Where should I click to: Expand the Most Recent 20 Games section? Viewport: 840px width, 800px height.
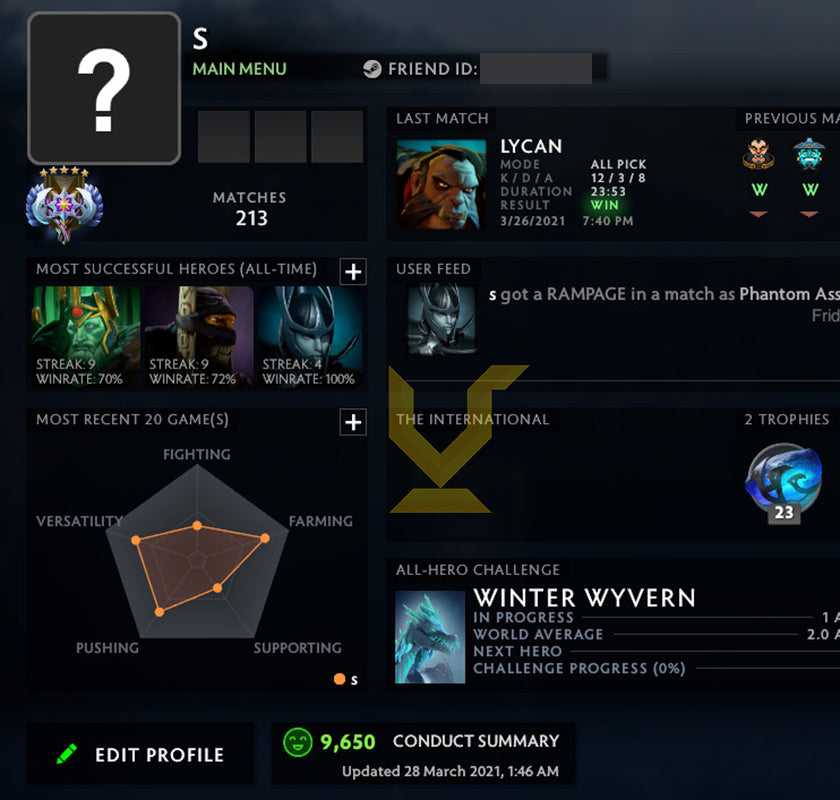(353, 422)
